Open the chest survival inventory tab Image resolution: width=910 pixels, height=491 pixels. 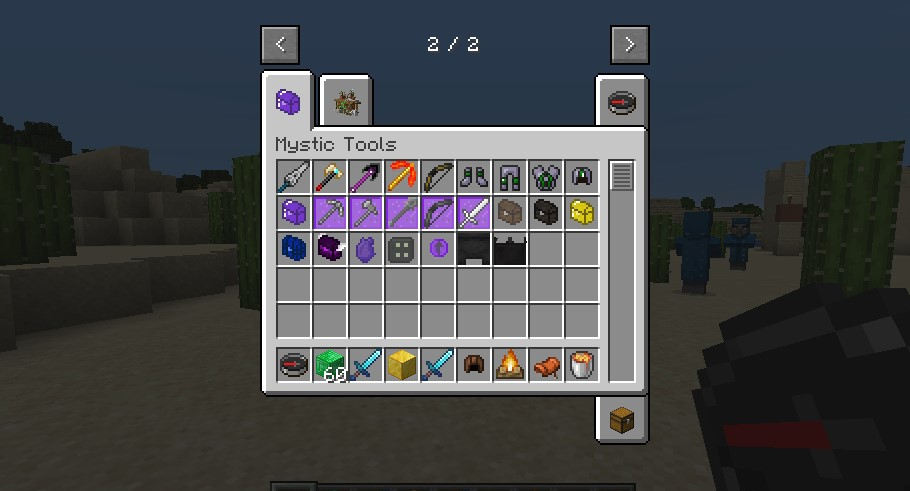coord(621,418)
